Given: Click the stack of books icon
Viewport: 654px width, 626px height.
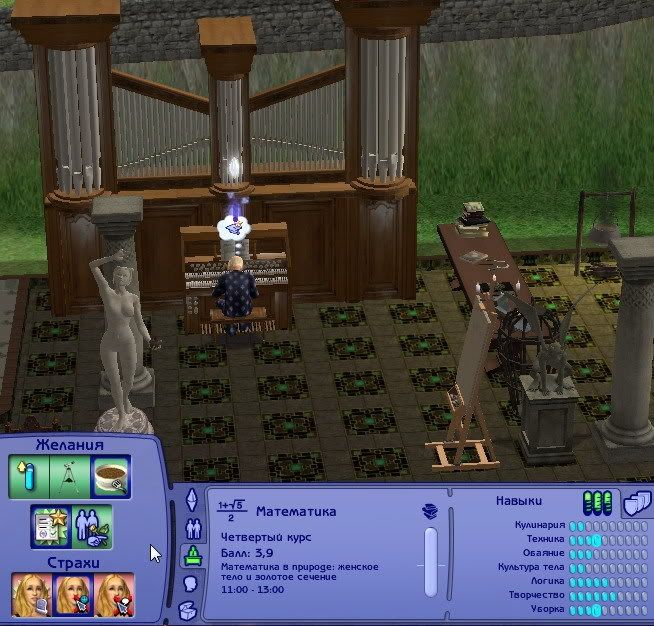Looking at the screenshot, I should (x=431, y=511).
